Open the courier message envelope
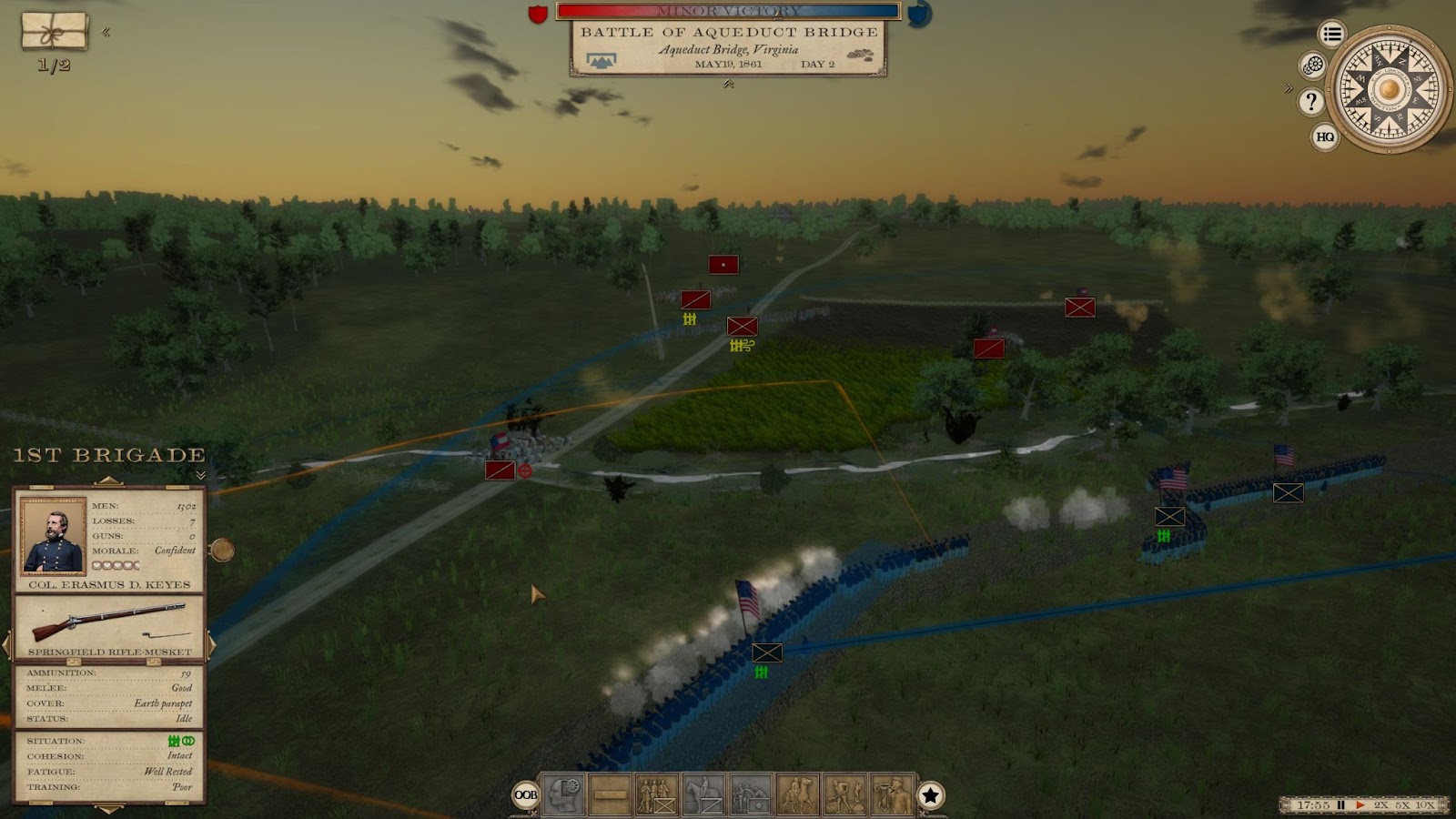 [55, 31]
